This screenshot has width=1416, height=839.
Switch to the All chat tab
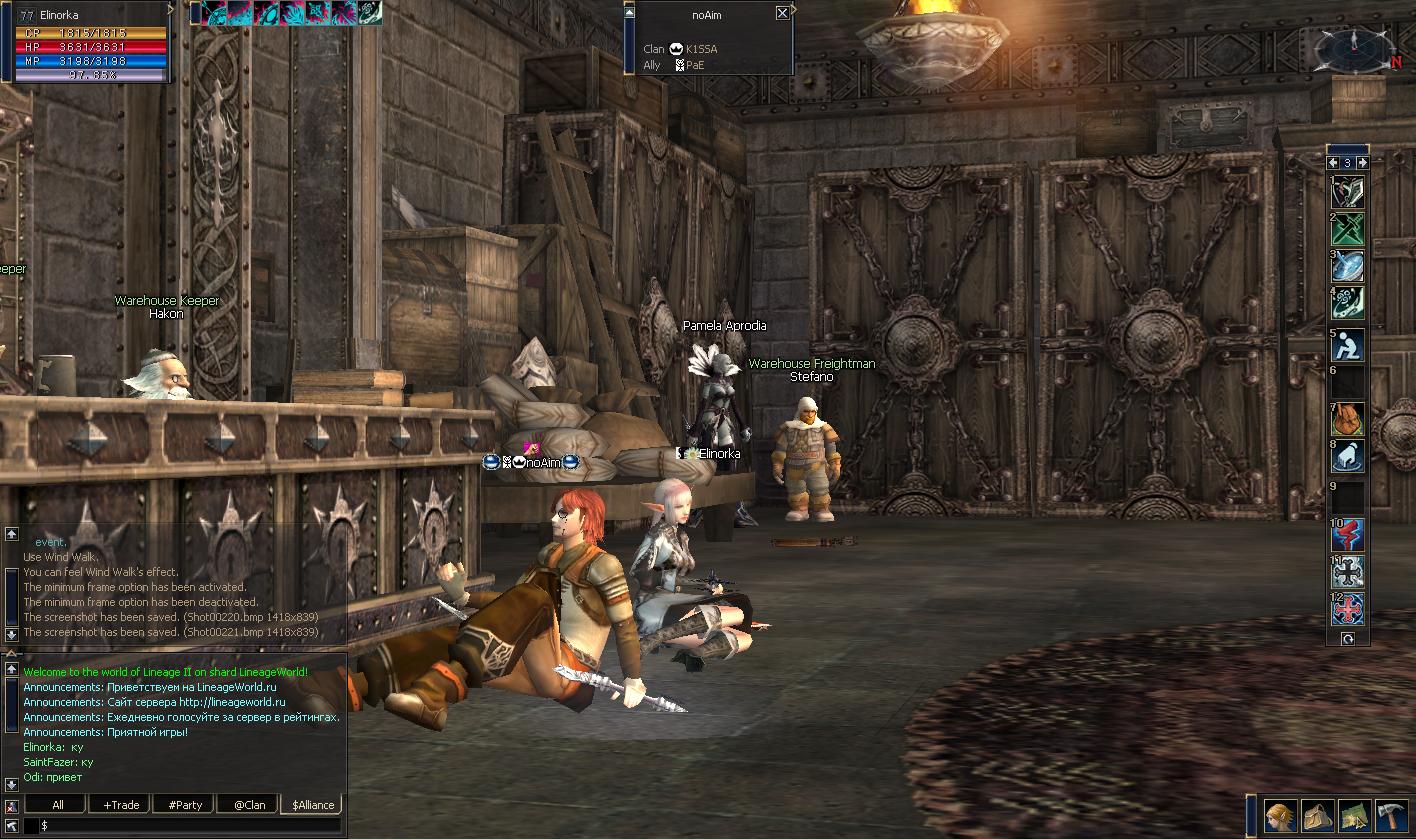click(x=57, y=804)
